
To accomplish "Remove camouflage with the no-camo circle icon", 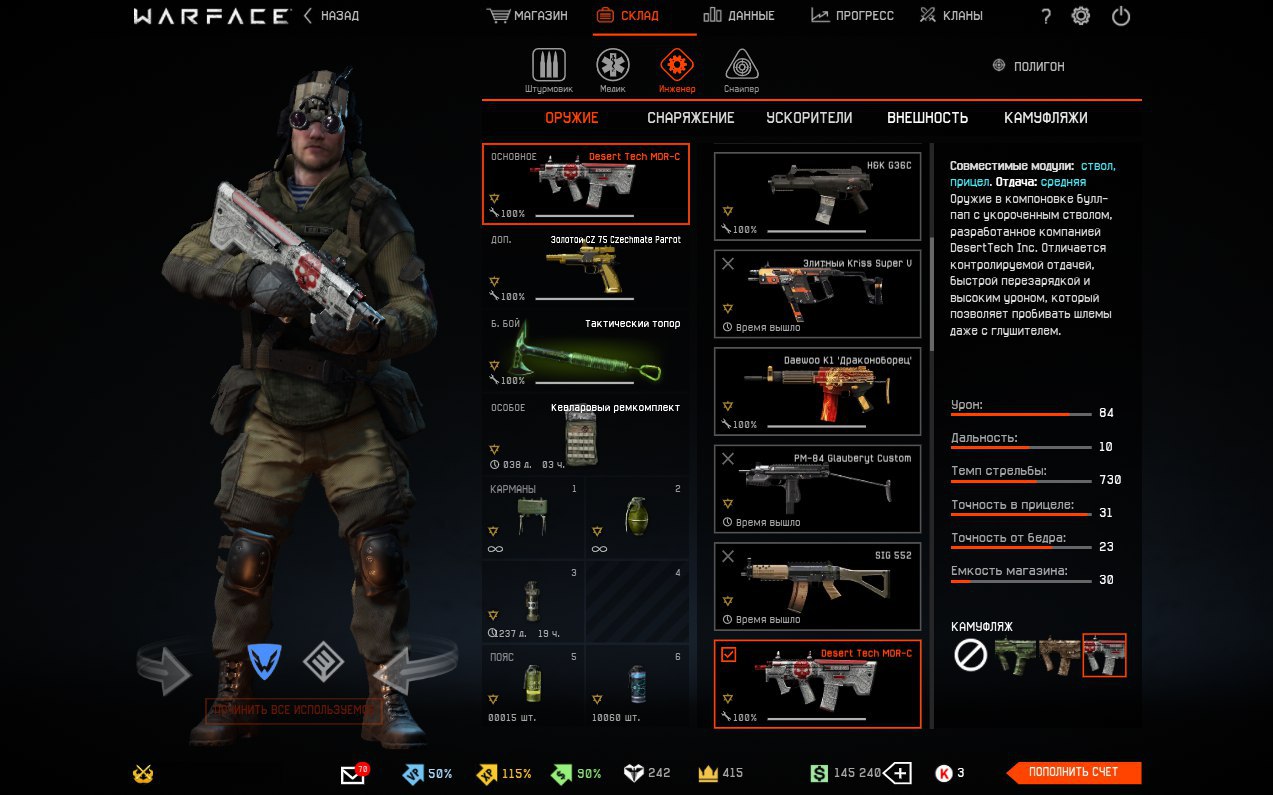I will click(970, 655).
